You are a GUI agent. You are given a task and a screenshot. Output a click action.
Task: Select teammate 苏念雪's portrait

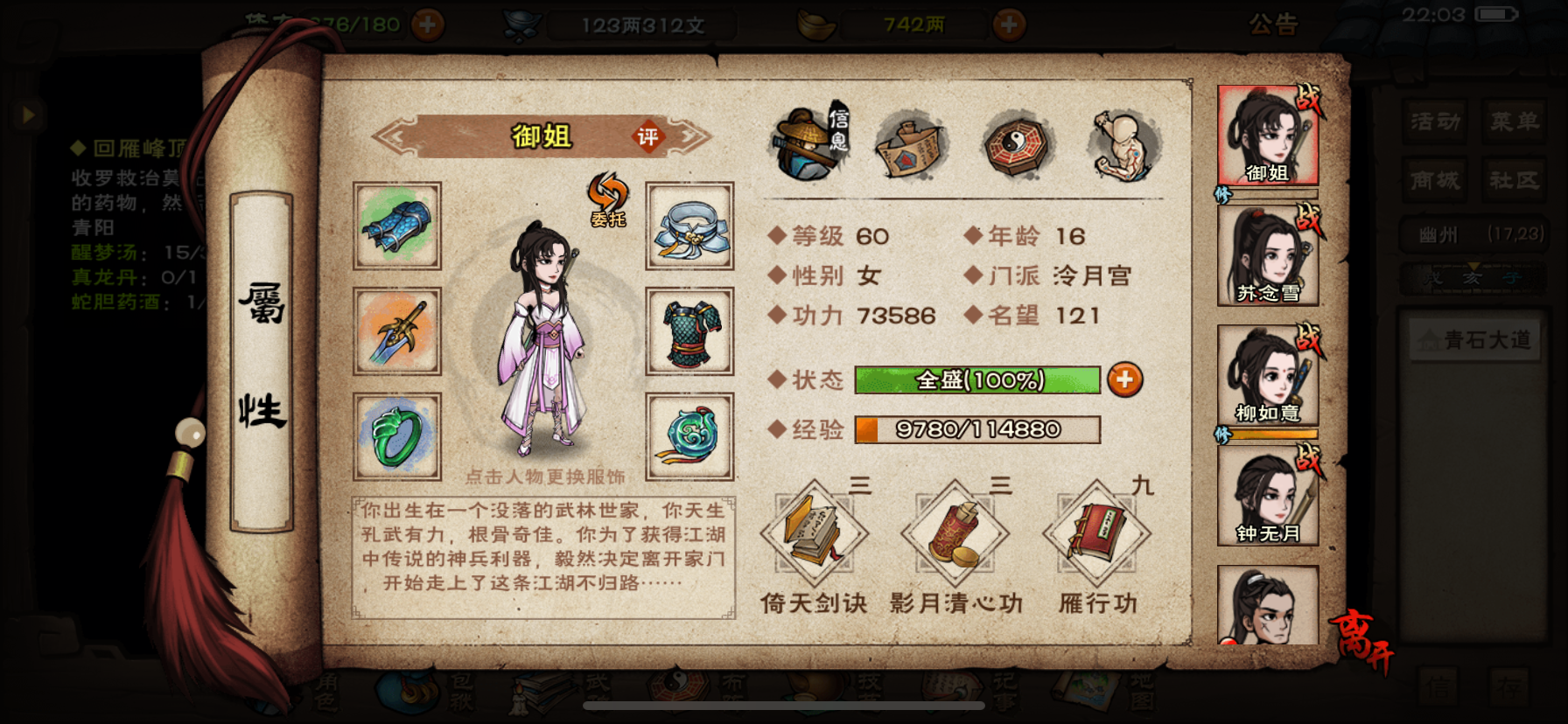pos(1269,254)
